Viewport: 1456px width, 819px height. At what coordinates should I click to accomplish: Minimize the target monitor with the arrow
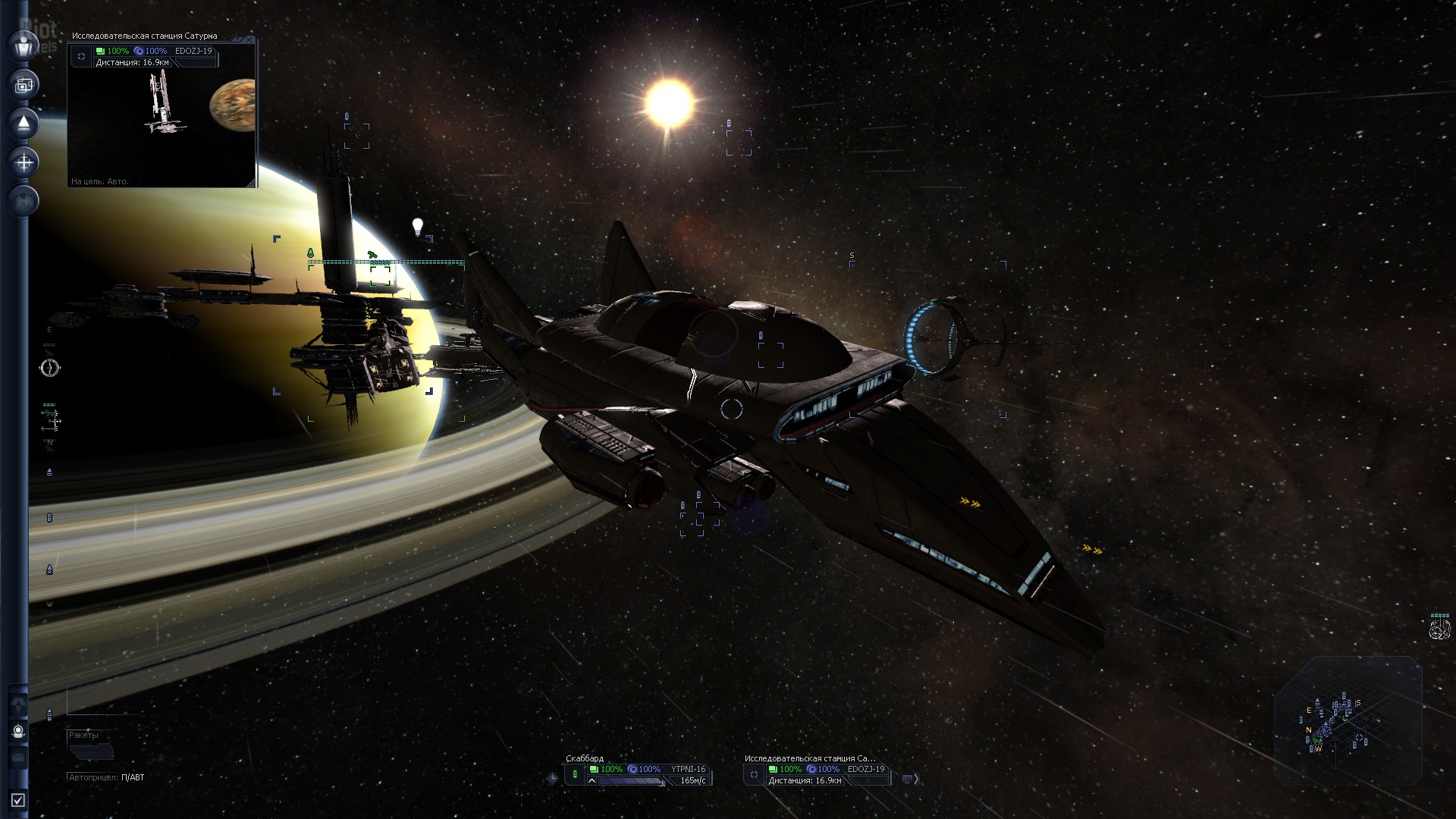coord(239,39)
